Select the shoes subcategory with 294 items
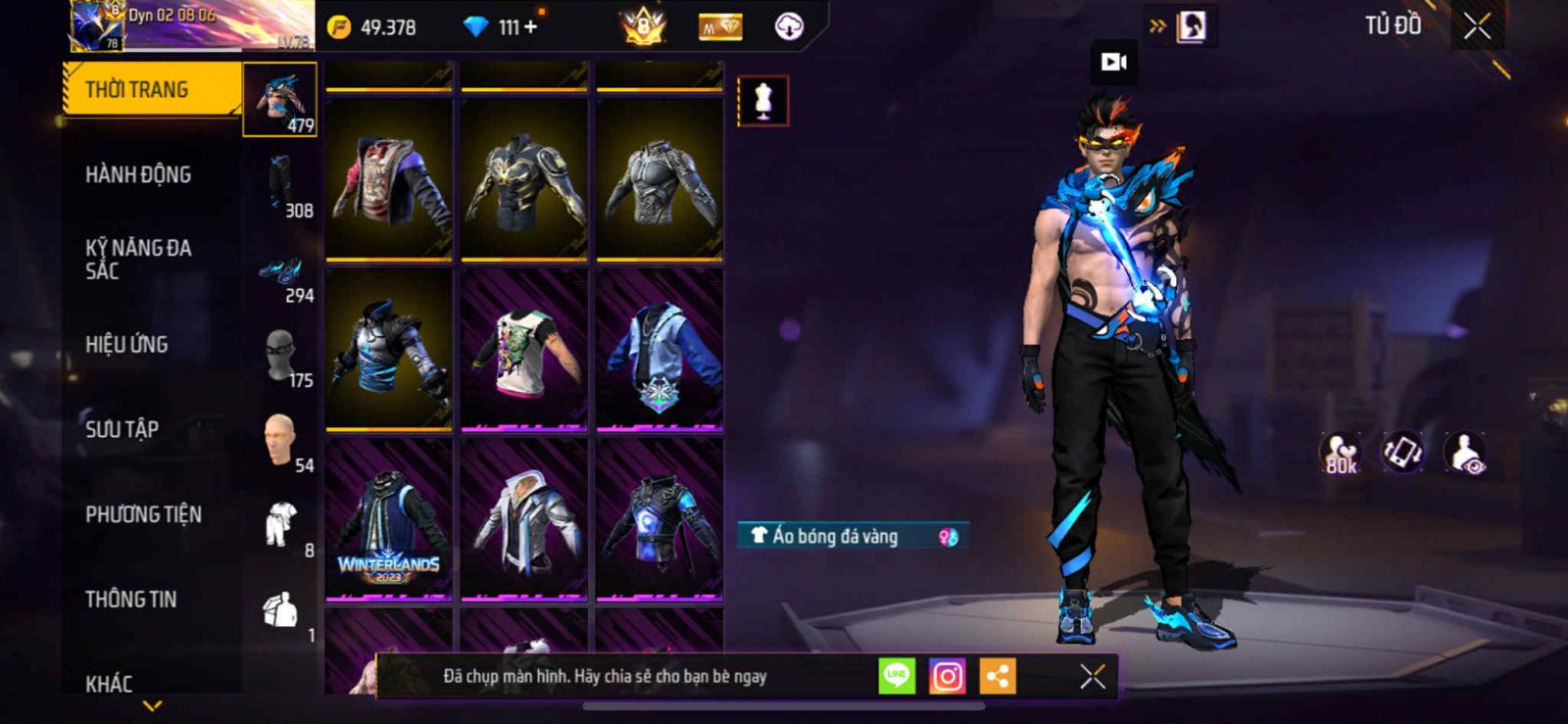 281,270
